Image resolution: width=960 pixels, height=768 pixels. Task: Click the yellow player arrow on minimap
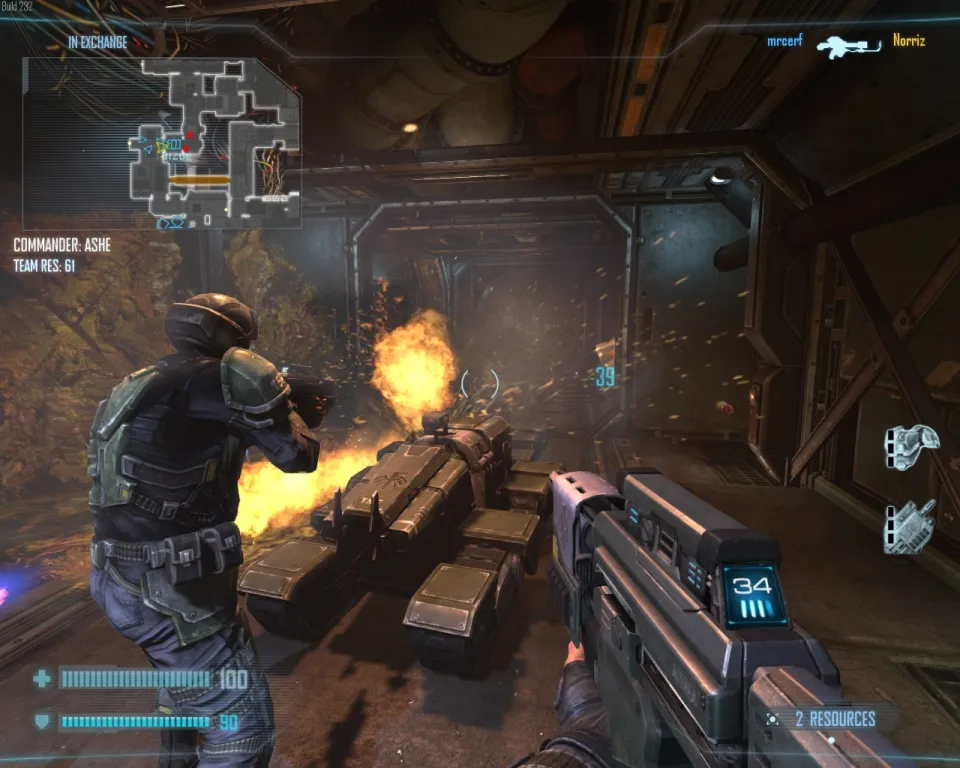[161, 146]
